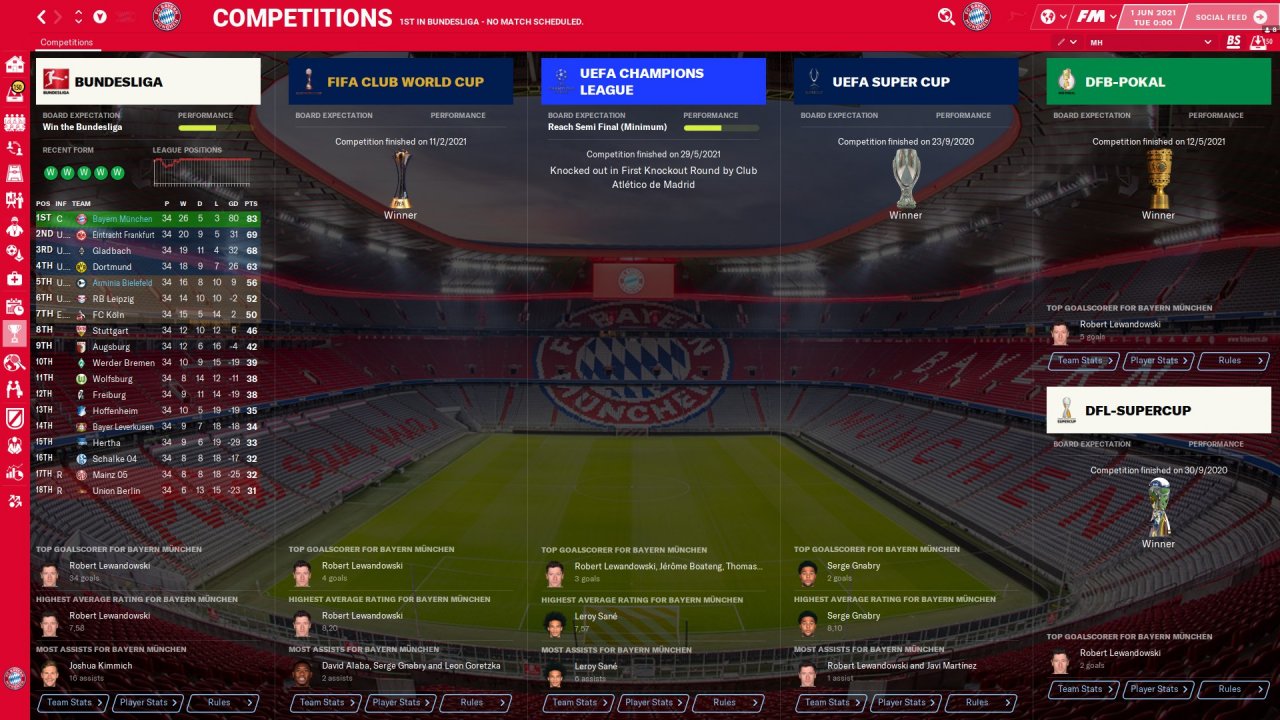Open the DFL-Supercup competition header
This screenshot has height=720, width=1280.
tap(1158, 410)
